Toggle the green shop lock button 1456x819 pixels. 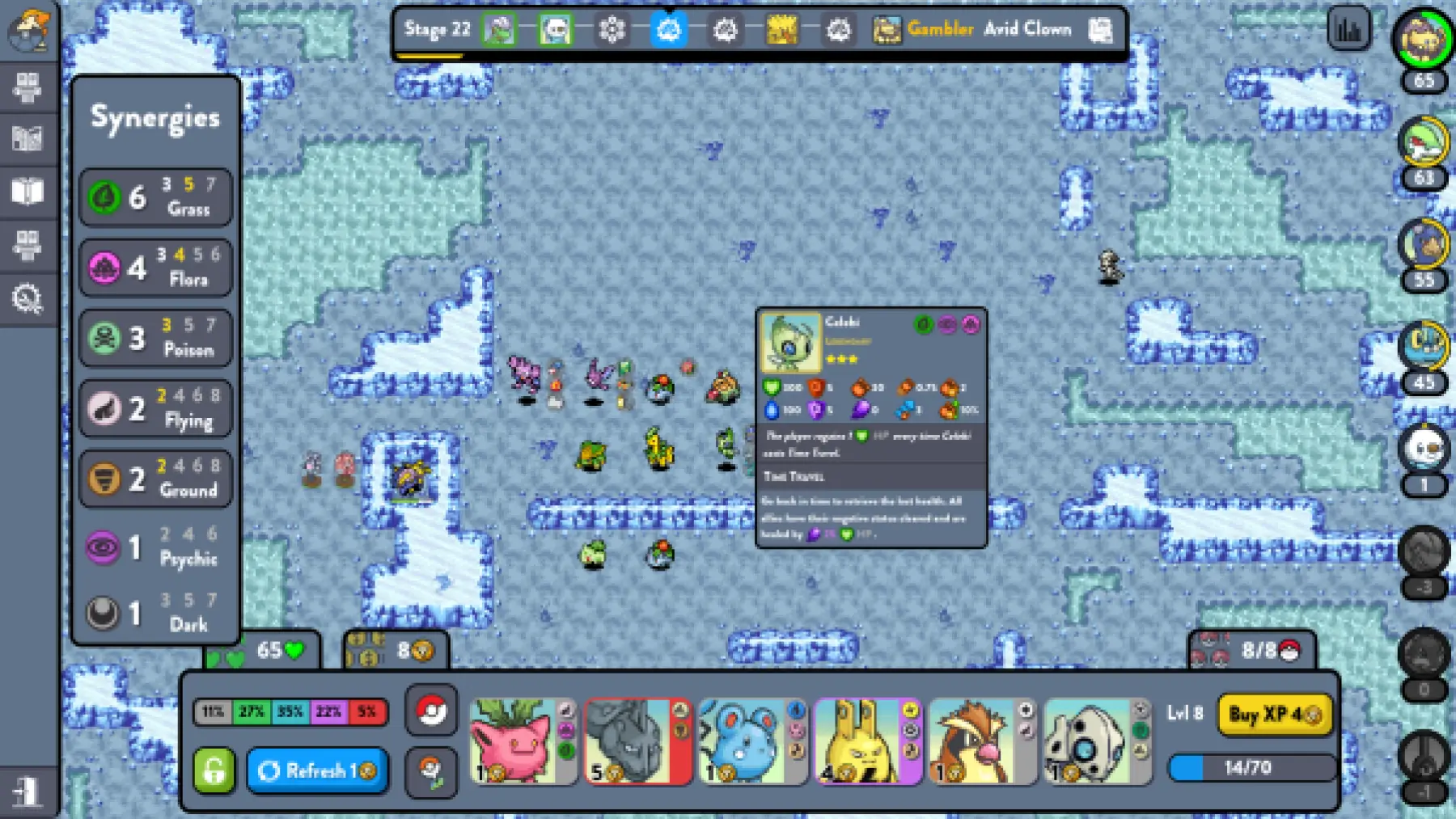[x=214, y=770]
